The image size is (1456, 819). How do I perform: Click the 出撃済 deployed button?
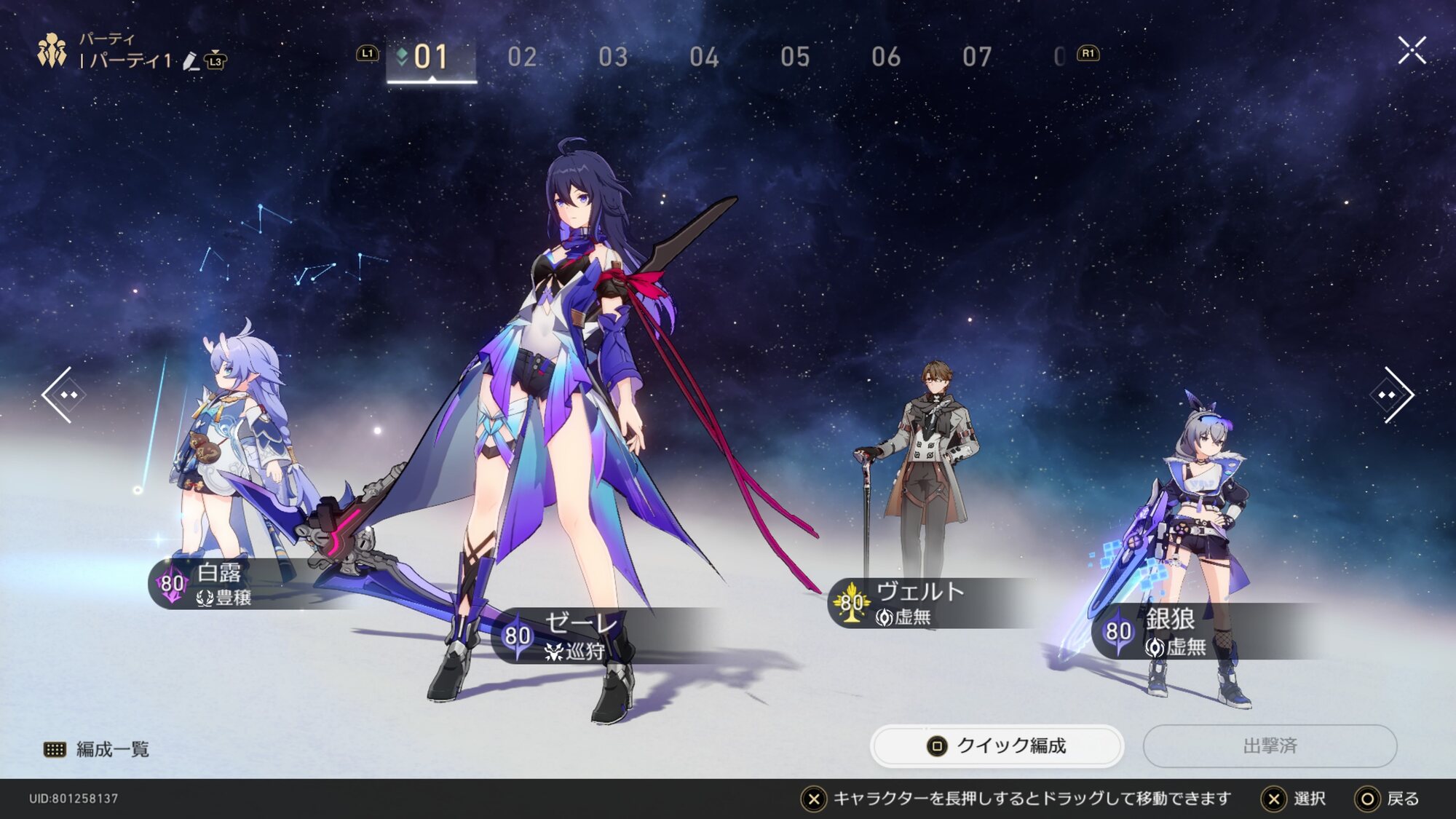(1270, 745)
